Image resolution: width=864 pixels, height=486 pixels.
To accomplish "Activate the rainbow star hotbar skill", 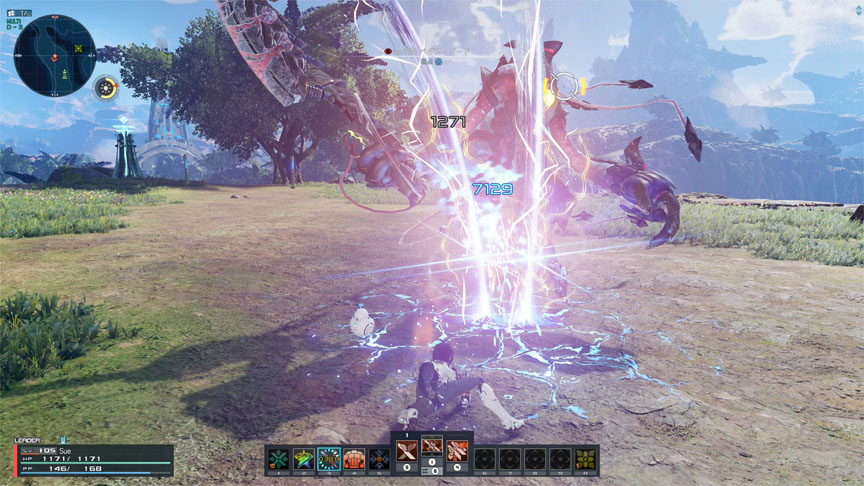I will coord(304,459).
